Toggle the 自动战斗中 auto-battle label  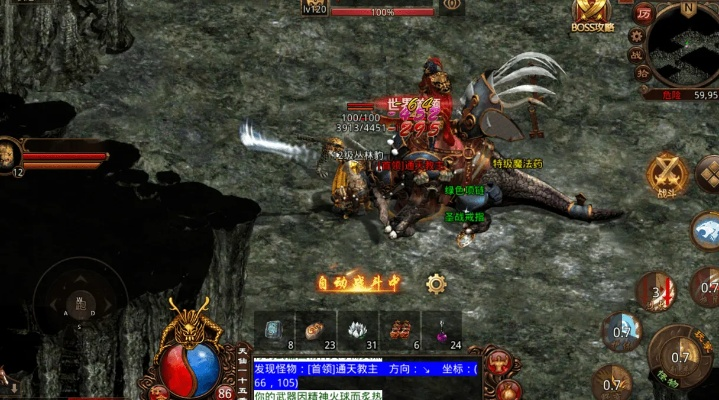click(x=359, y=283)
